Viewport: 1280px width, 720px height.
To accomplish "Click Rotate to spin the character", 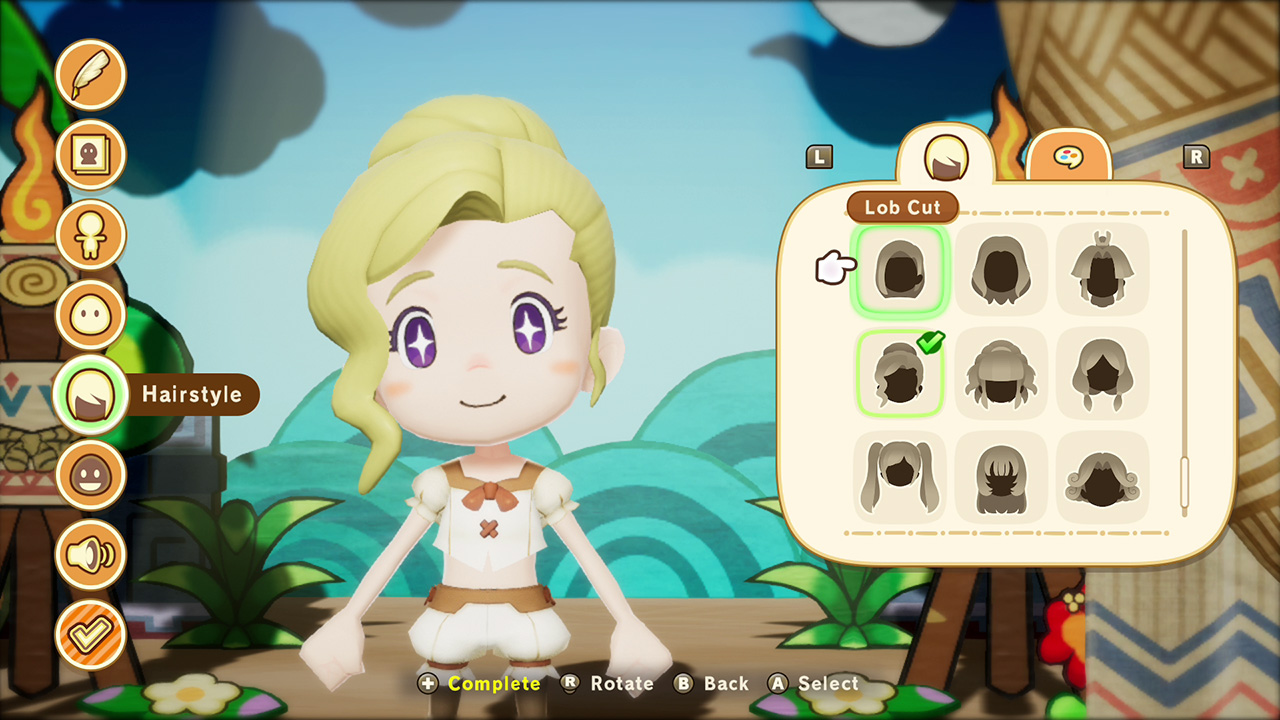I will pos(612,684).
